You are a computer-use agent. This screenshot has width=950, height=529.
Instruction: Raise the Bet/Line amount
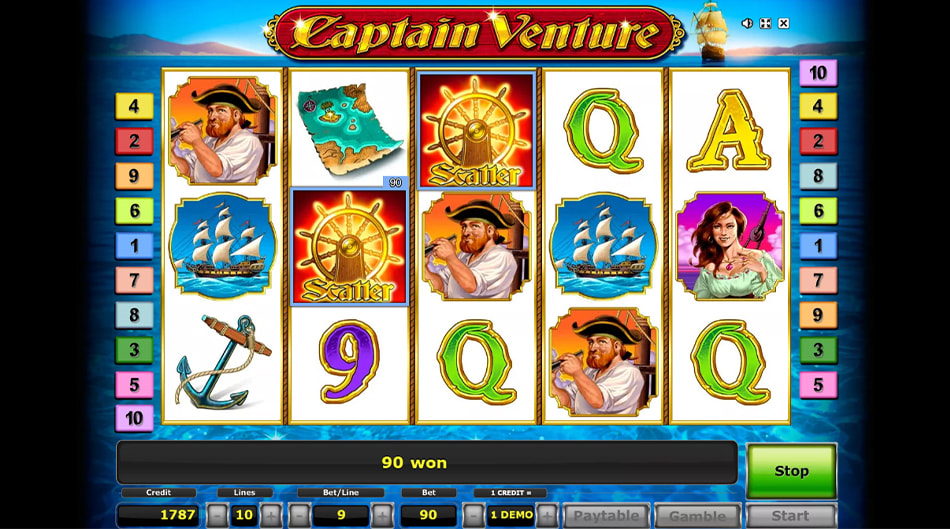pyautogui.click(x=382, y=516)
